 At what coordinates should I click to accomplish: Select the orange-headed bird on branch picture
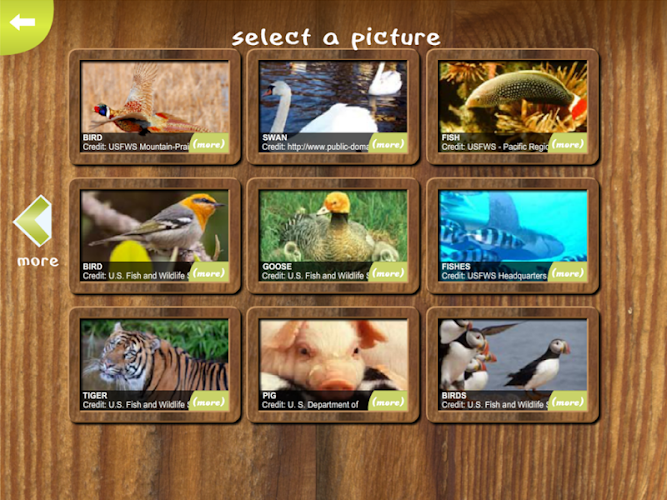tap(153, 225)
